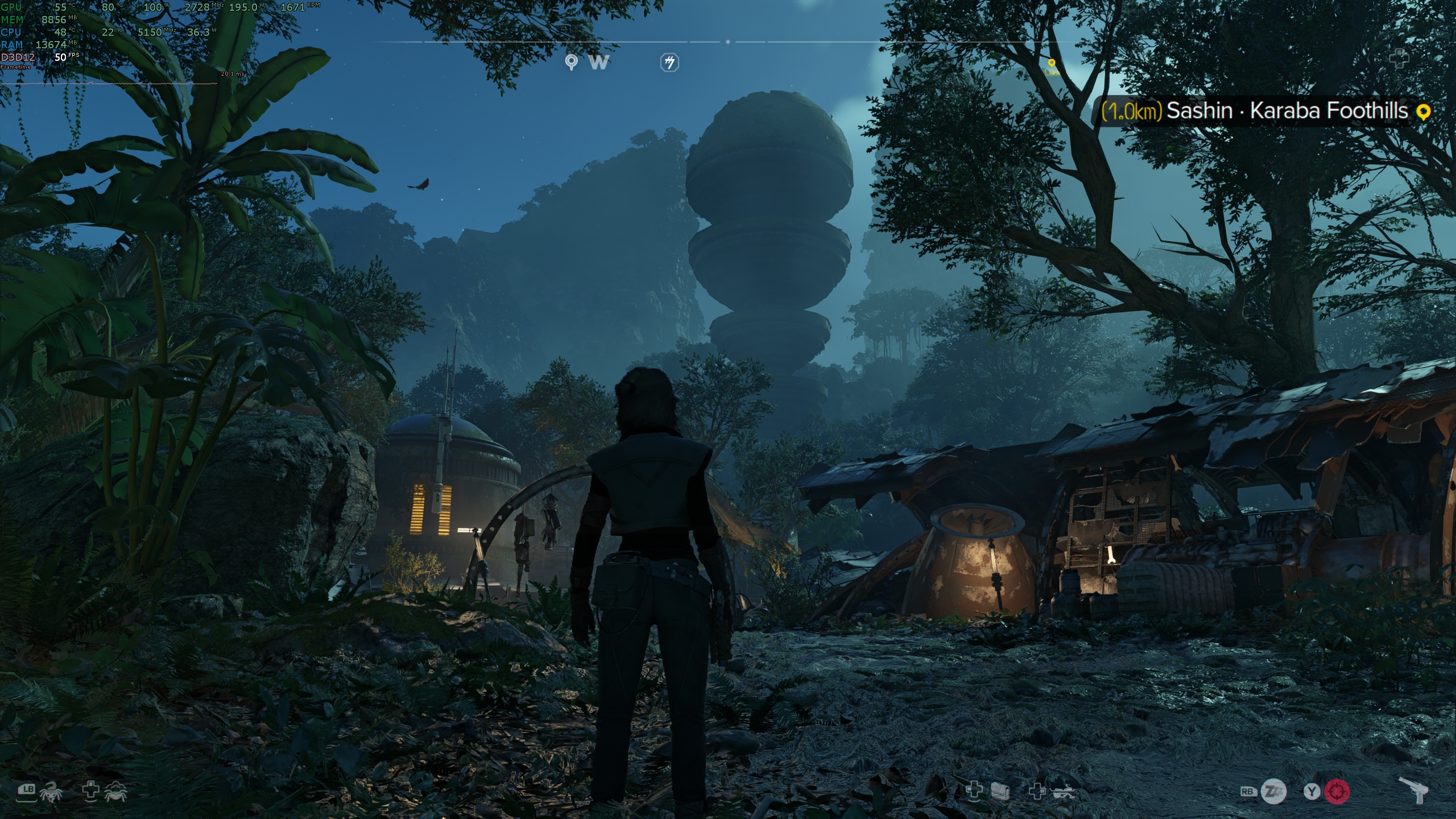The height and width of the screenshot is (819, 1456).
Task: Activate the sleeping Zz stun ability icon
Action: pyautogui.click(x=1273, y=792)
